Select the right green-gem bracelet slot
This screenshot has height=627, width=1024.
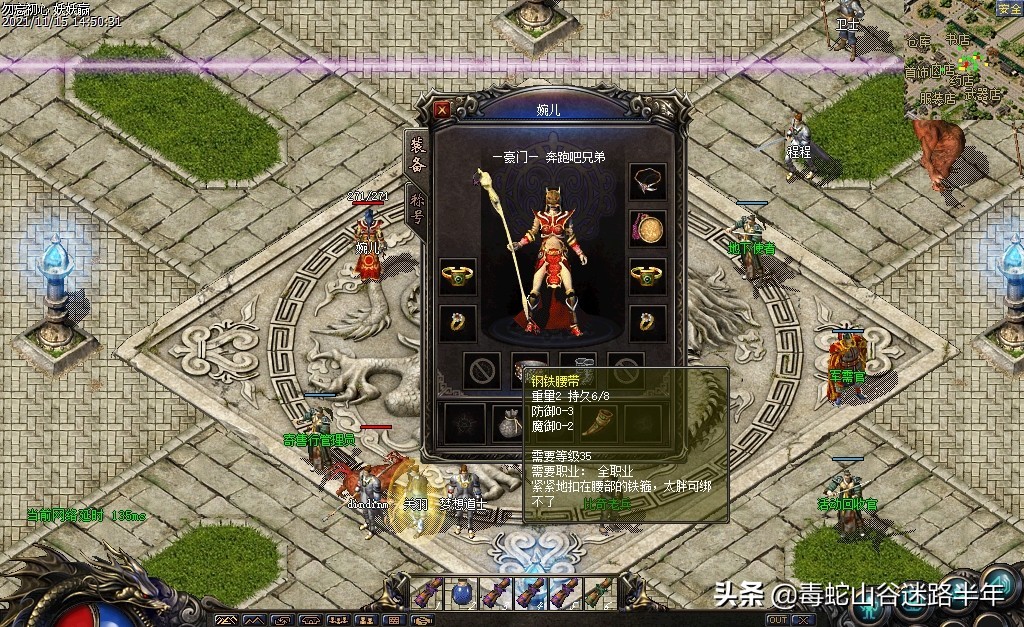click(x=647, y=276)
